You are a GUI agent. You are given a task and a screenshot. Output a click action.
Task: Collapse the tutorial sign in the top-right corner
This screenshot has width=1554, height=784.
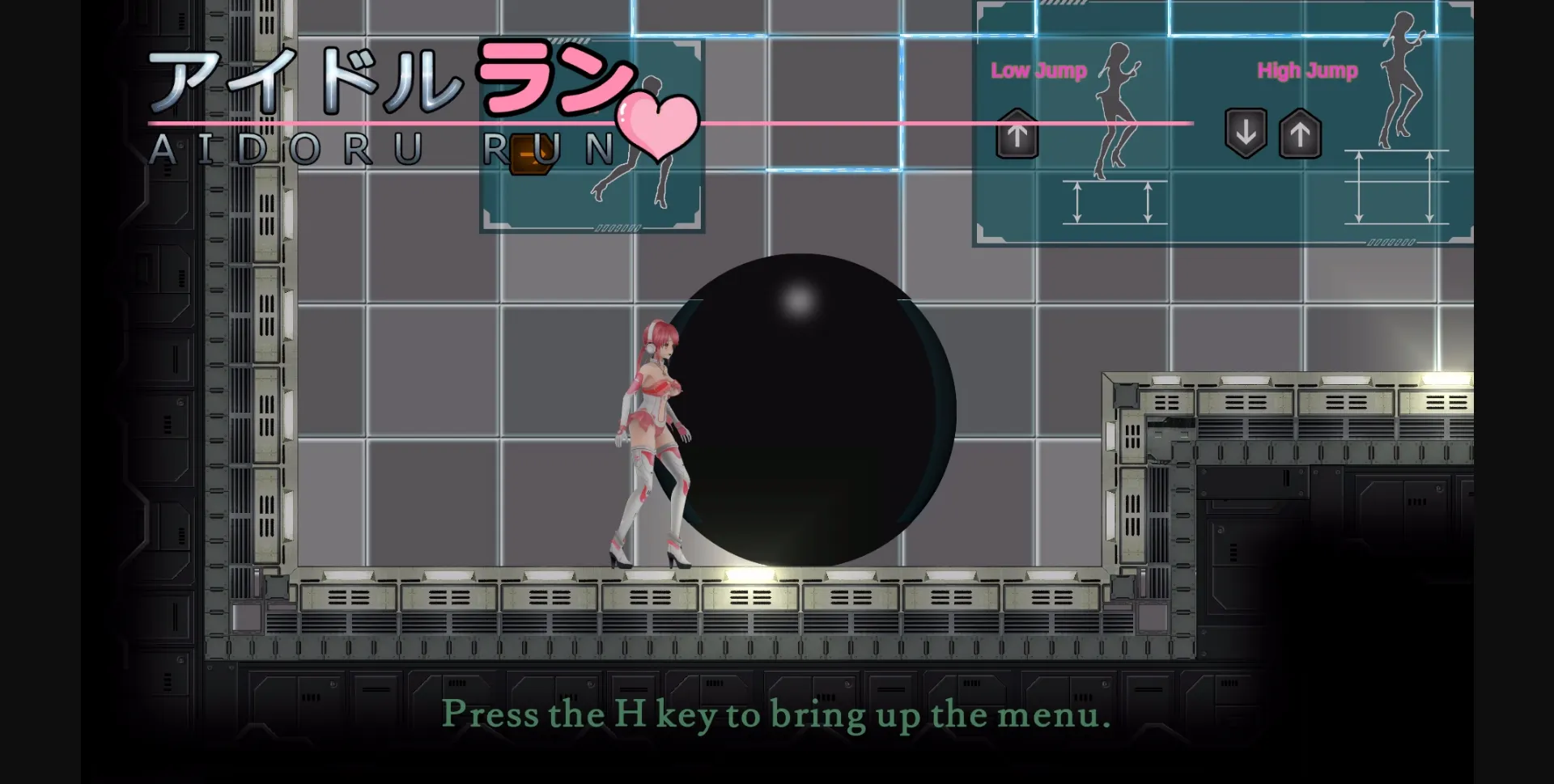click(1222, 121)
